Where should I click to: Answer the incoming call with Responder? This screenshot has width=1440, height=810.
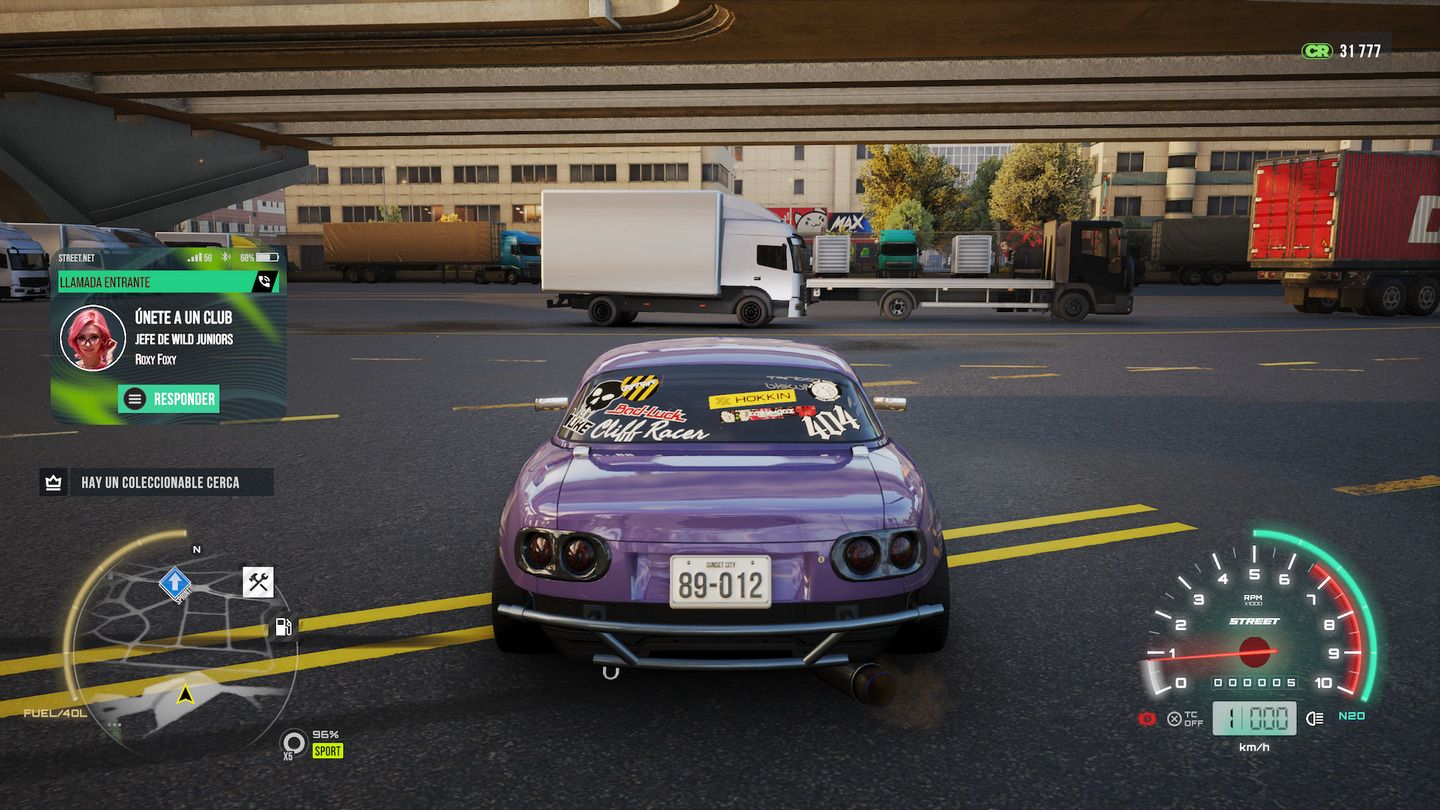[x=169, y=399]
